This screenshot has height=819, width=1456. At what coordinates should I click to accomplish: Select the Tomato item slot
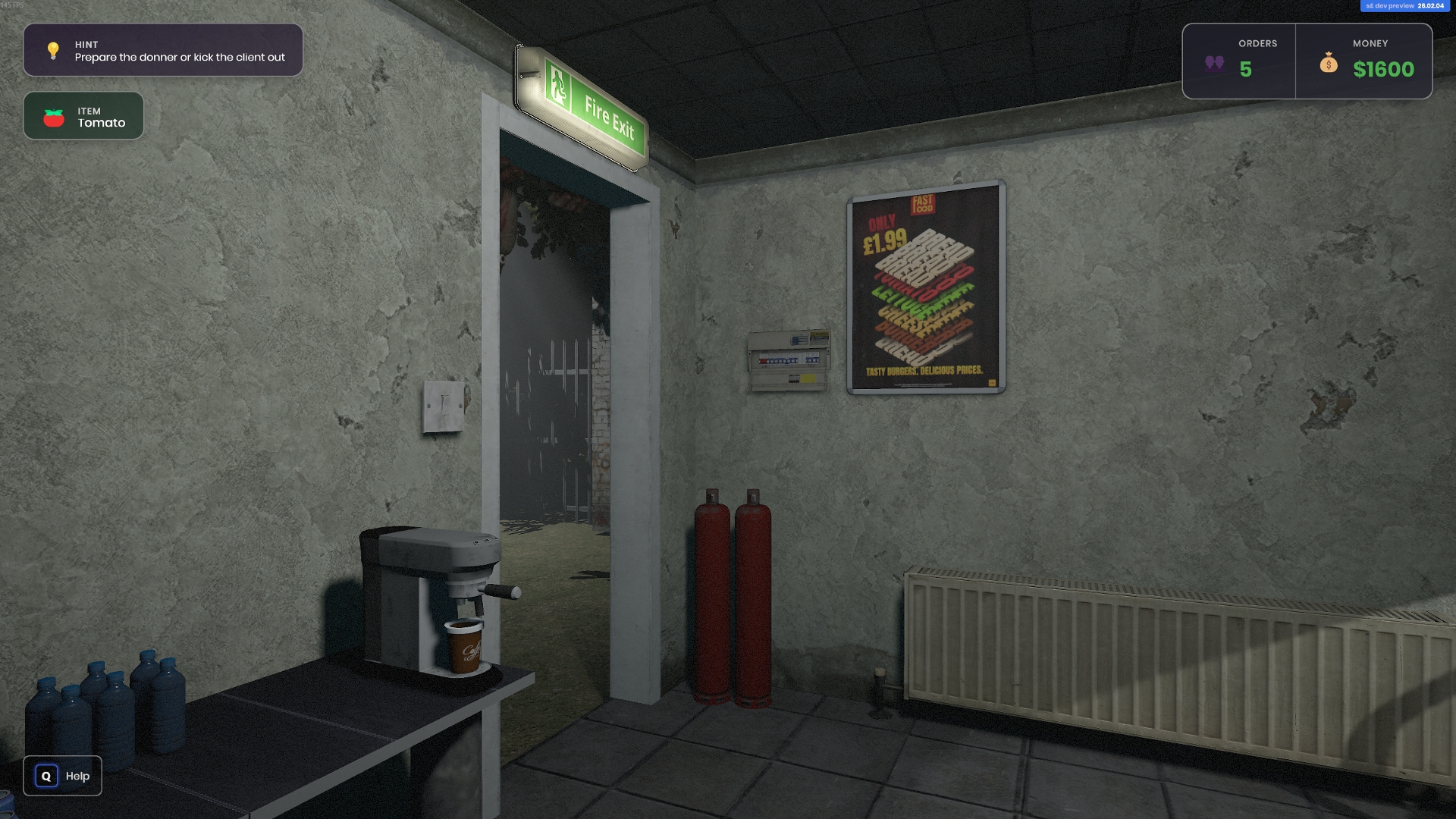83,116
